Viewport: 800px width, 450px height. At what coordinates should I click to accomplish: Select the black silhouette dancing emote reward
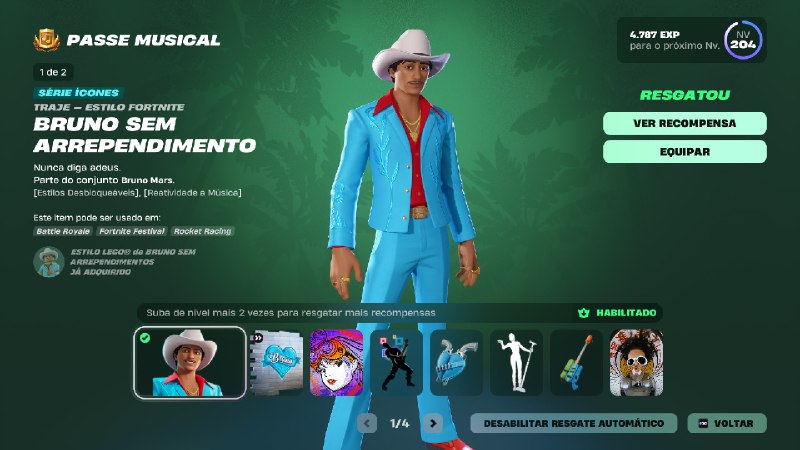396,363
